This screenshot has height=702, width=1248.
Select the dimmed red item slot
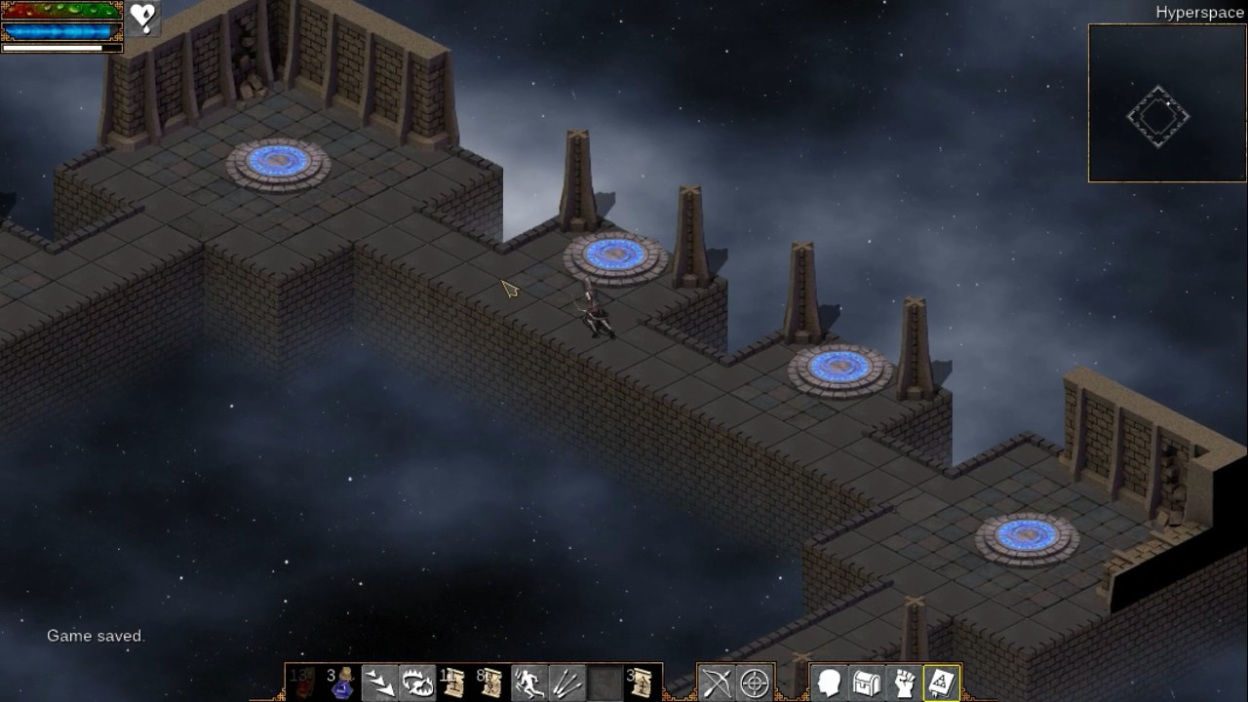pyautogui.click(x=302, y=683)
